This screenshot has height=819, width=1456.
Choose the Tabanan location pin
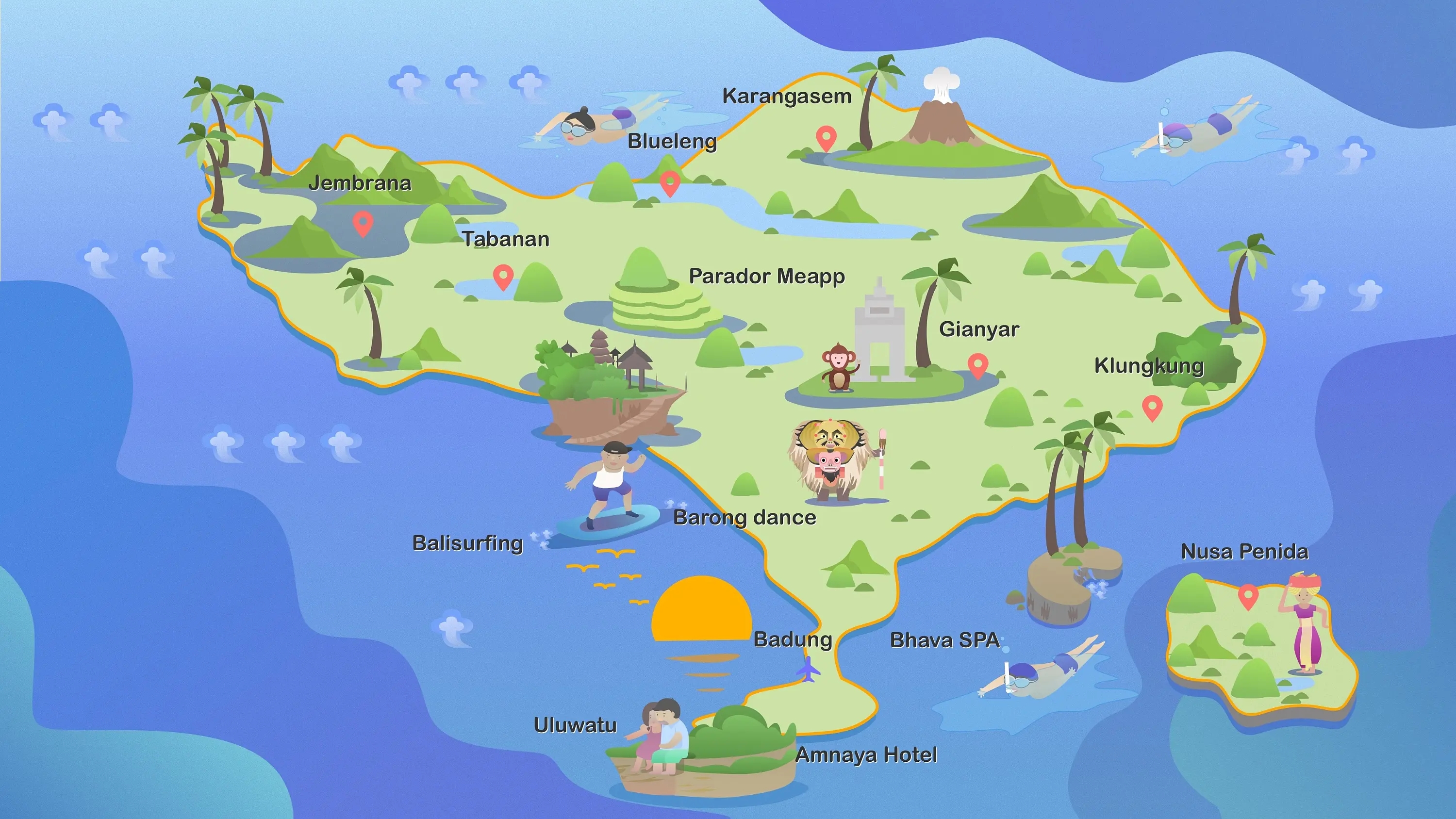click(x=503, y=276)
